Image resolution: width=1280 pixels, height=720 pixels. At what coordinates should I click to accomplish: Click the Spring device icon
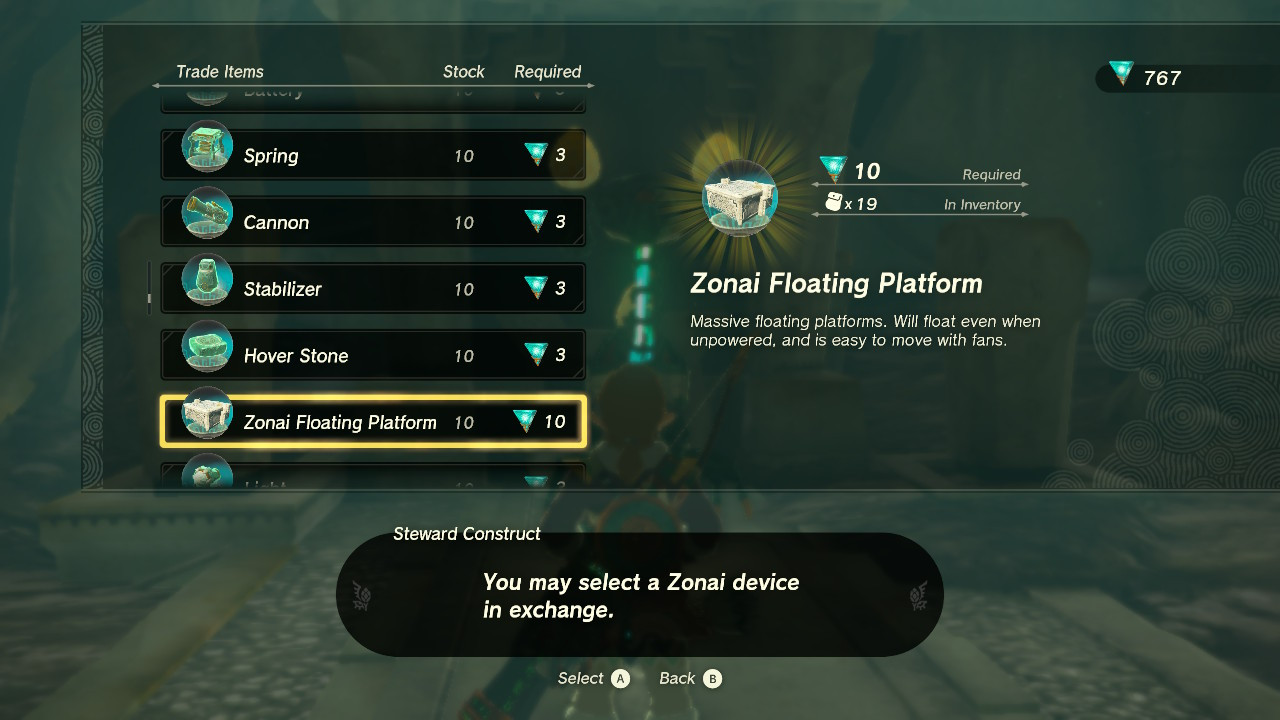[206, 148]
